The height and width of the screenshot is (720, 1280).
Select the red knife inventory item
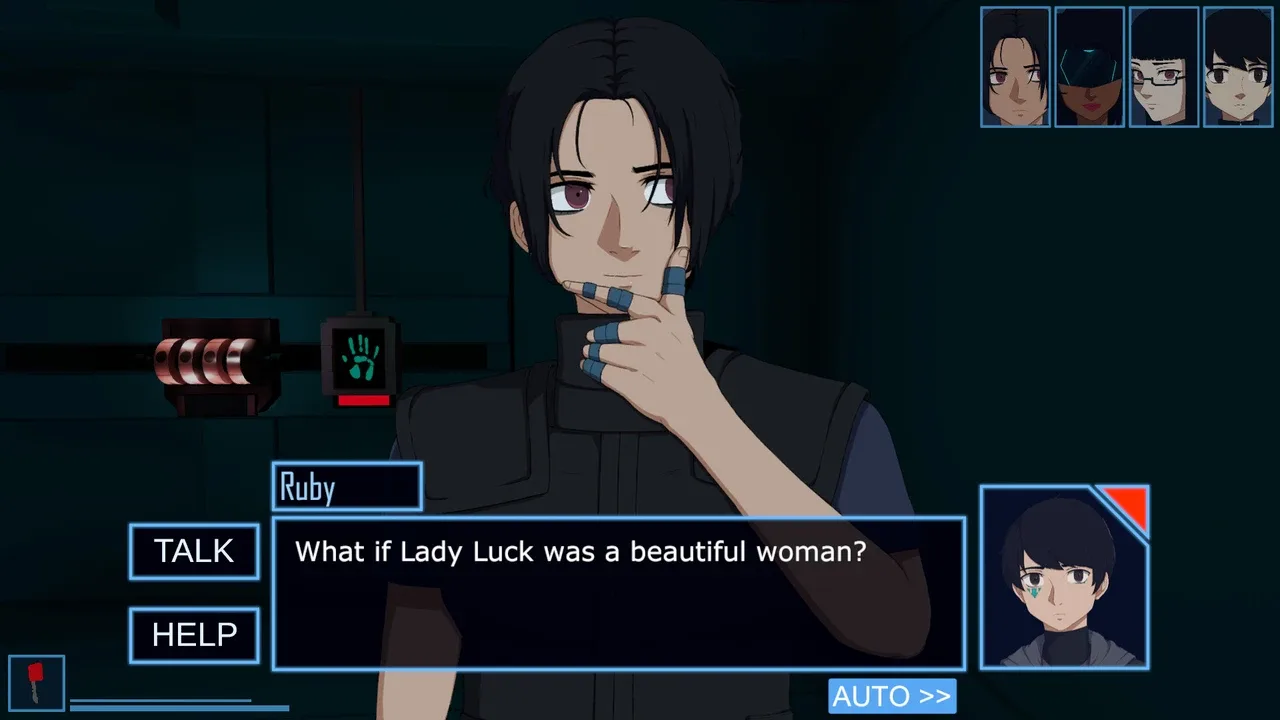tap(36, 683)
